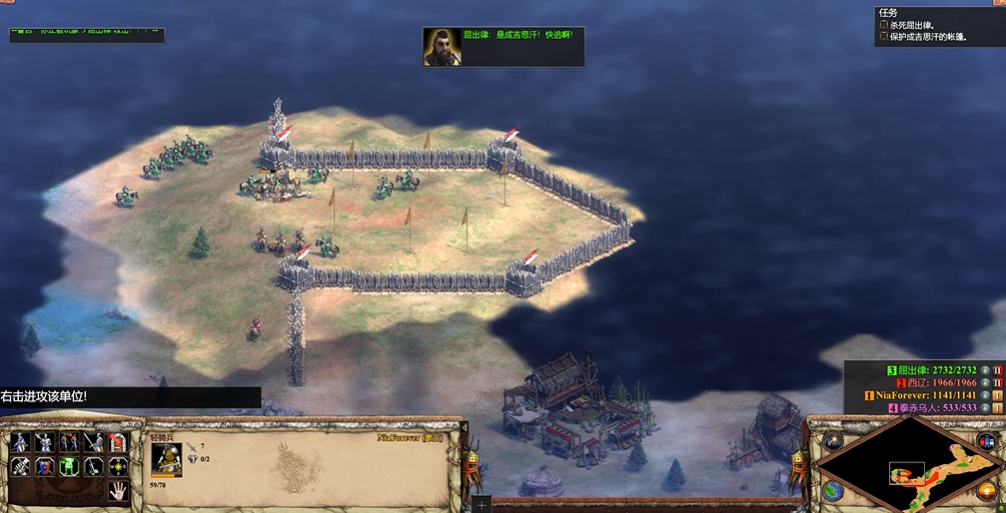Activate the compass sun formation button

pyautogui.click(x=117, y=466)
